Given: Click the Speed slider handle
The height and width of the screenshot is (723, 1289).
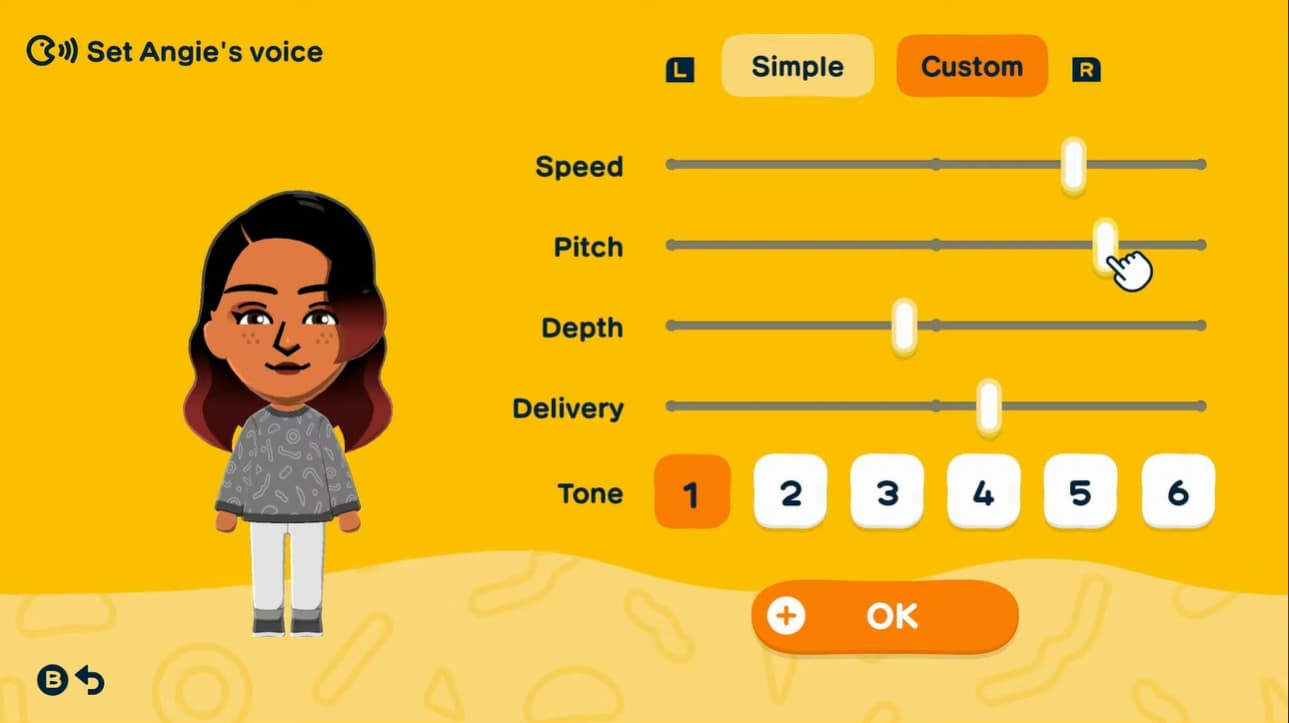Looking at the screenshot, I should coord(1072,164).
